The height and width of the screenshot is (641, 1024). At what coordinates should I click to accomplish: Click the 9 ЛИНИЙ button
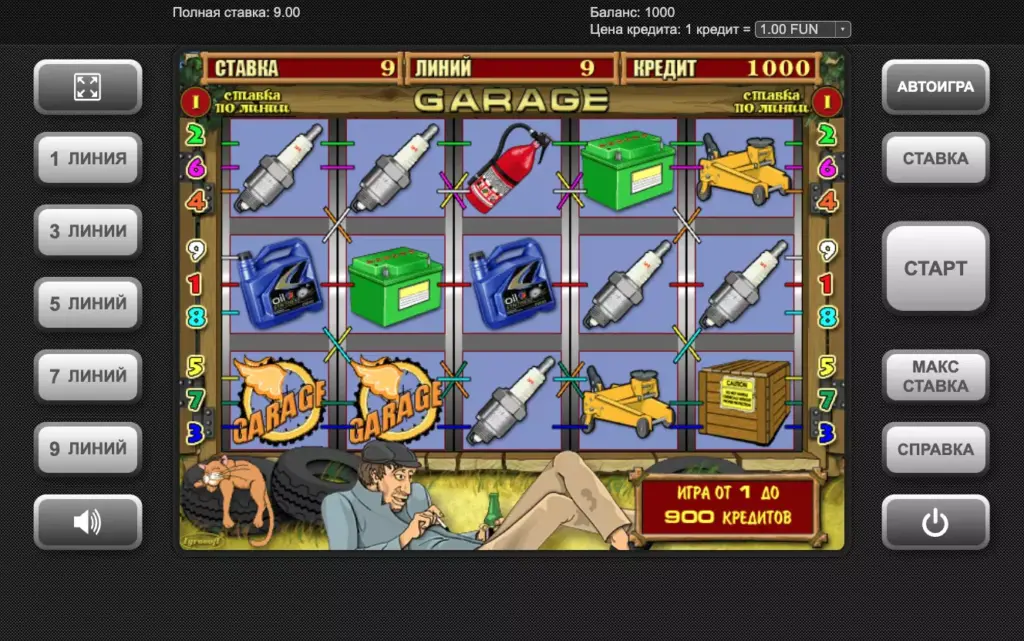click(x=88, y=449)
